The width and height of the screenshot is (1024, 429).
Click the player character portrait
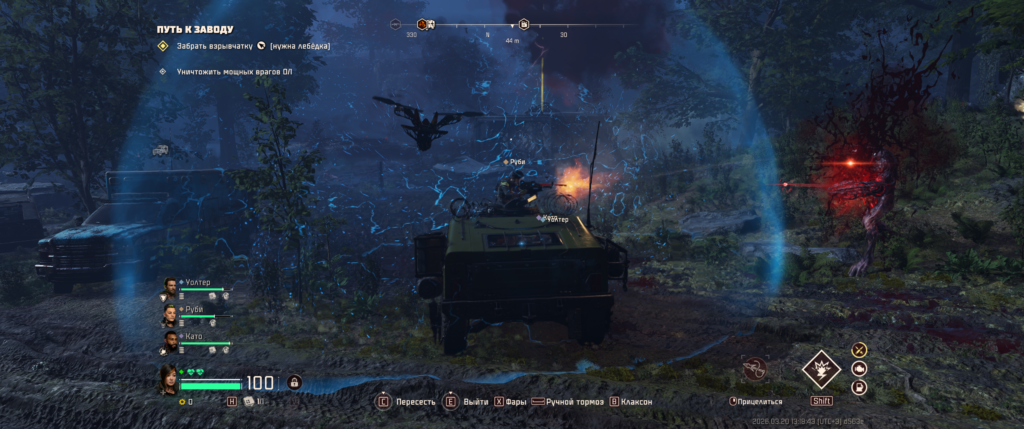[x=168, y=380]
